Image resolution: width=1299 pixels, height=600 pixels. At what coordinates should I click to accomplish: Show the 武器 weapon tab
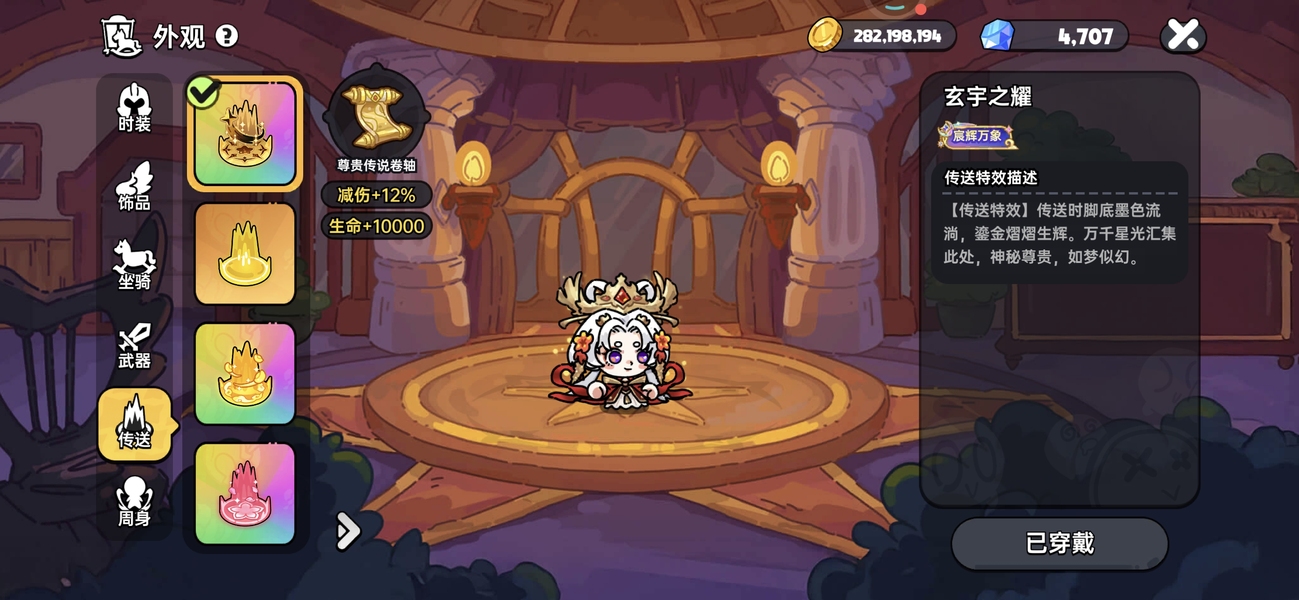pyautogui.click(x=134, y=345)
